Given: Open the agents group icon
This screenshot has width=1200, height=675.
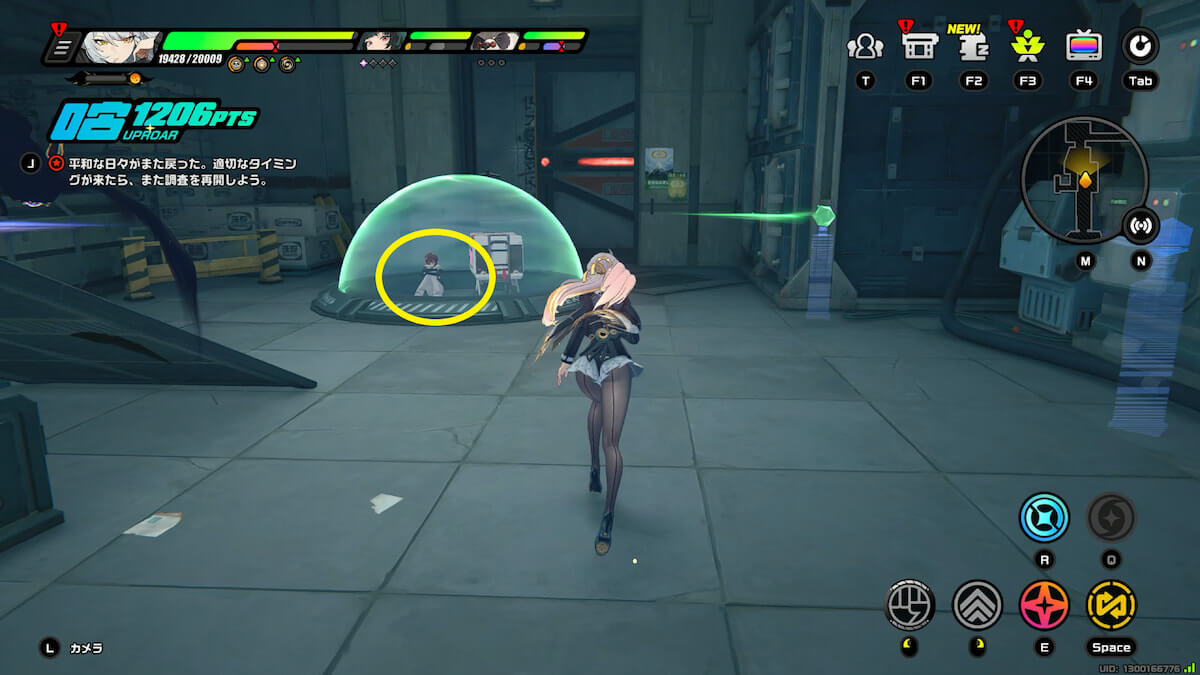Looking at the screenshot, I should point(865,46).
